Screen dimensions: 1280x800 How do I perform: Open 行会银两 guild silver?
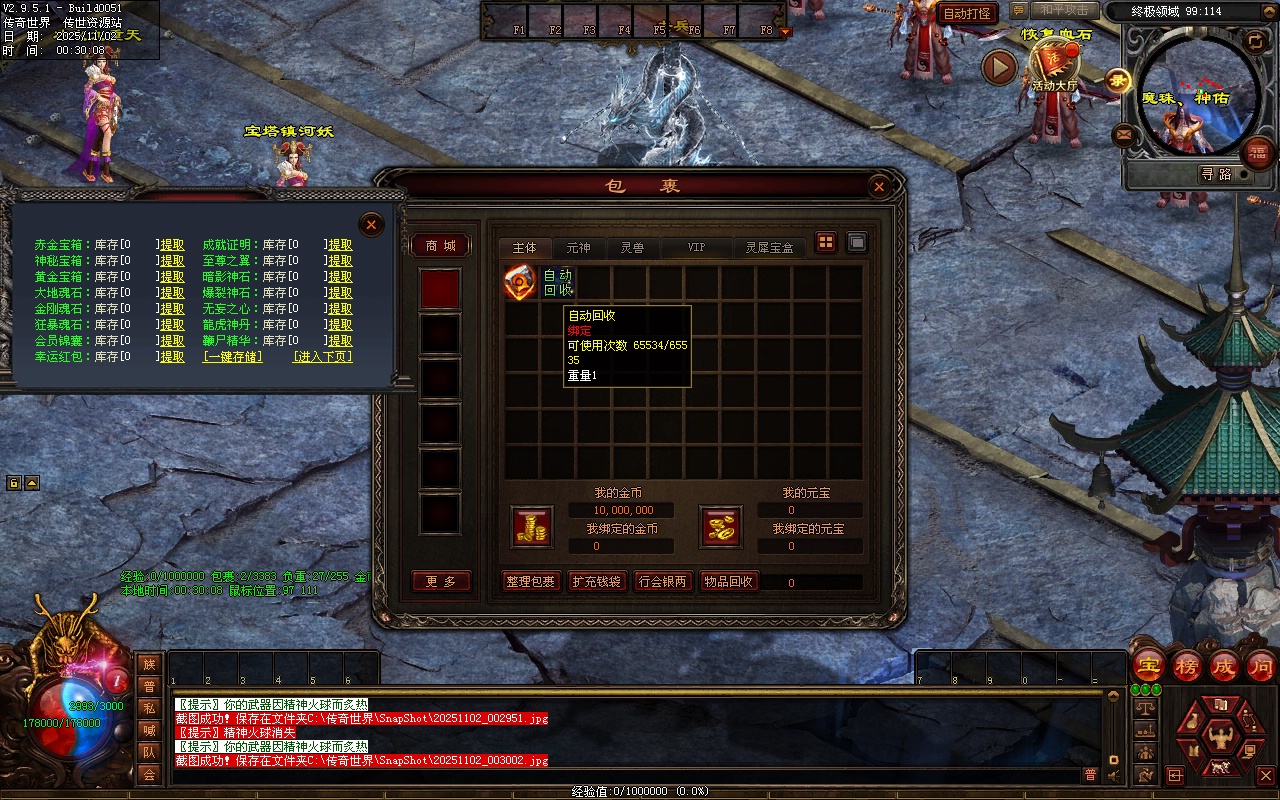tap(664, 582)
